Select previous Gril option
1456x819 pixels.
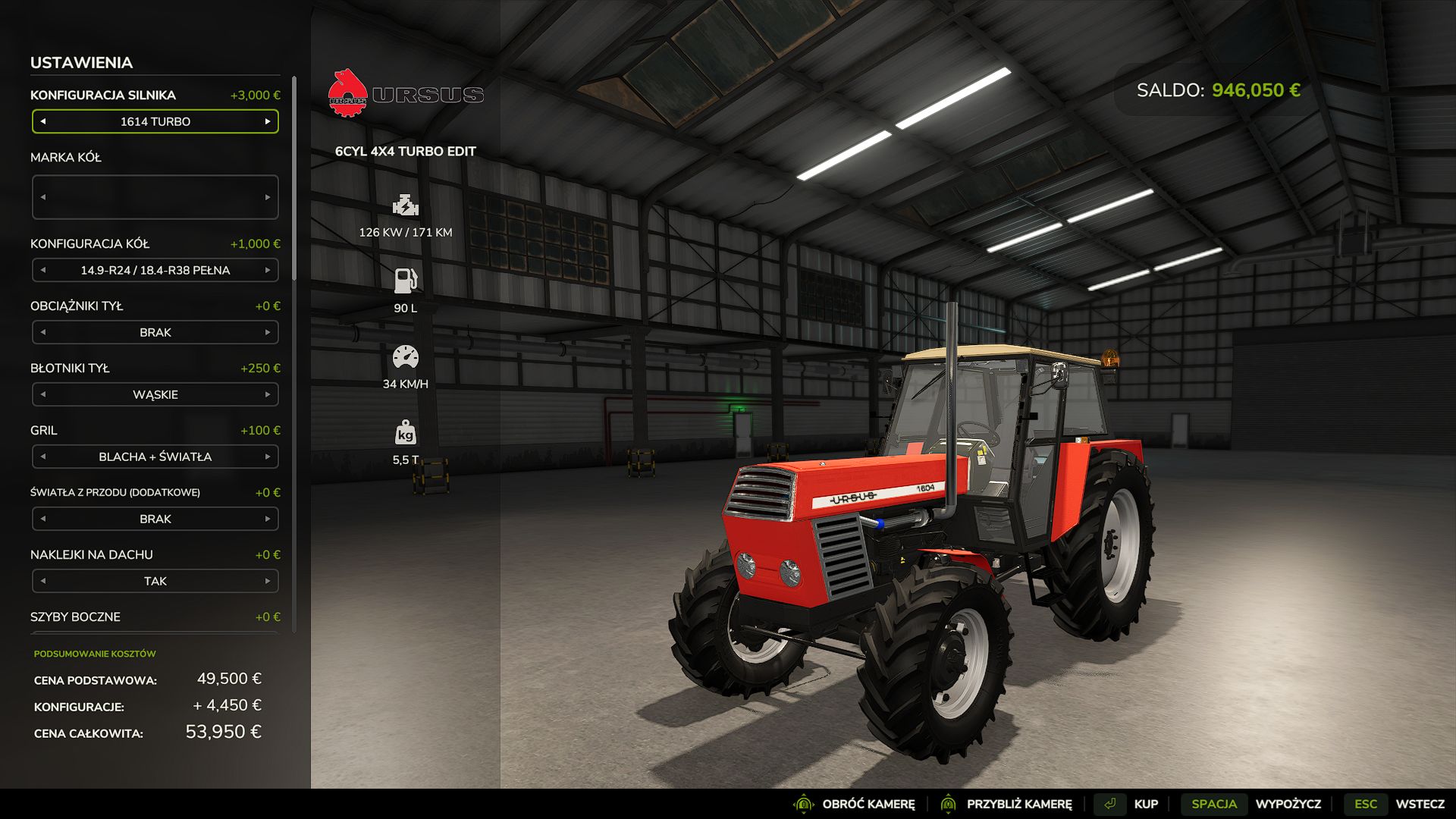tap(43, 457)
